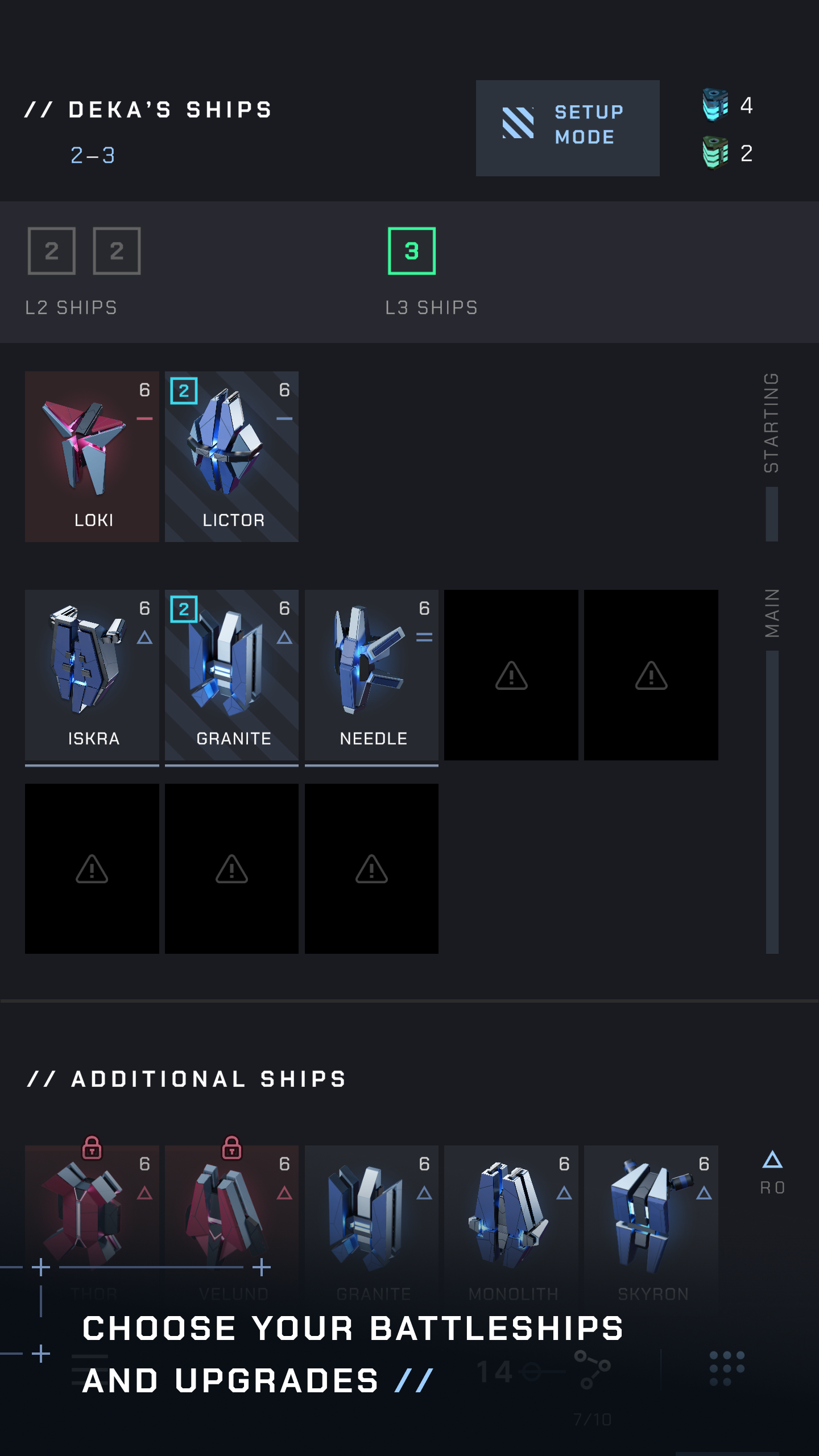Select the green L3 ship slot
819x1456 pixels.
coord(411,251)
